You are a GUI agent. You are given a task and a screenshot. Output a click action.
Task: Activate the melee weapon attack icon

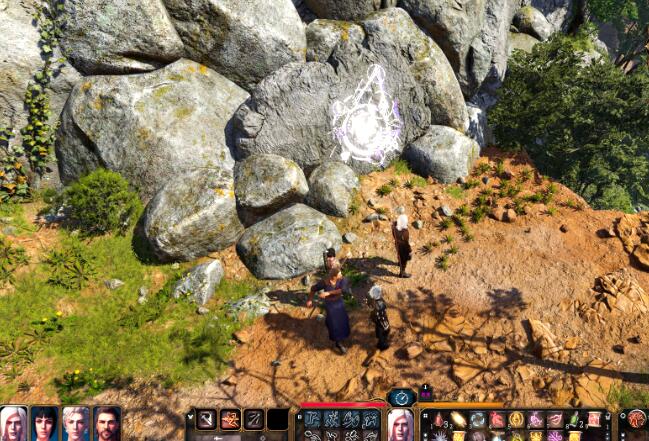point(207,420)
